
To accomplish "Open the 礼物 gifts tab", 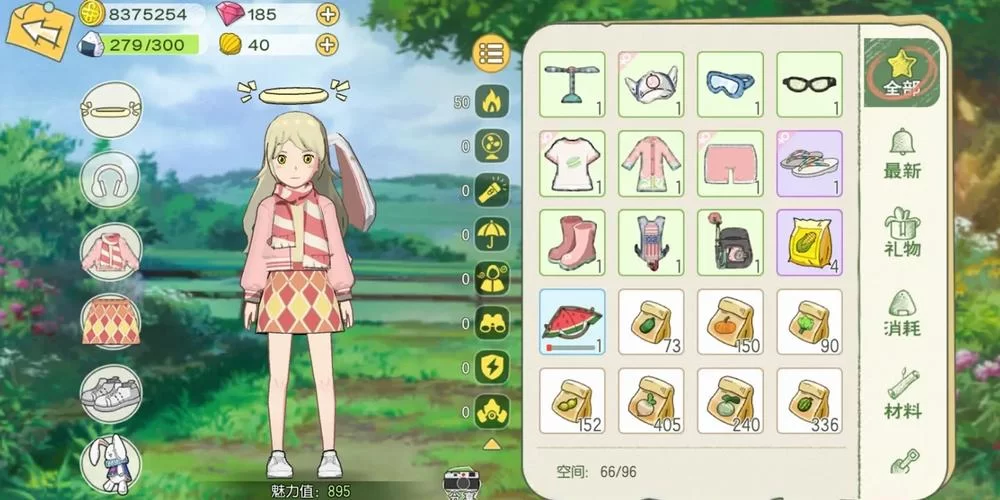I will 902,233.
